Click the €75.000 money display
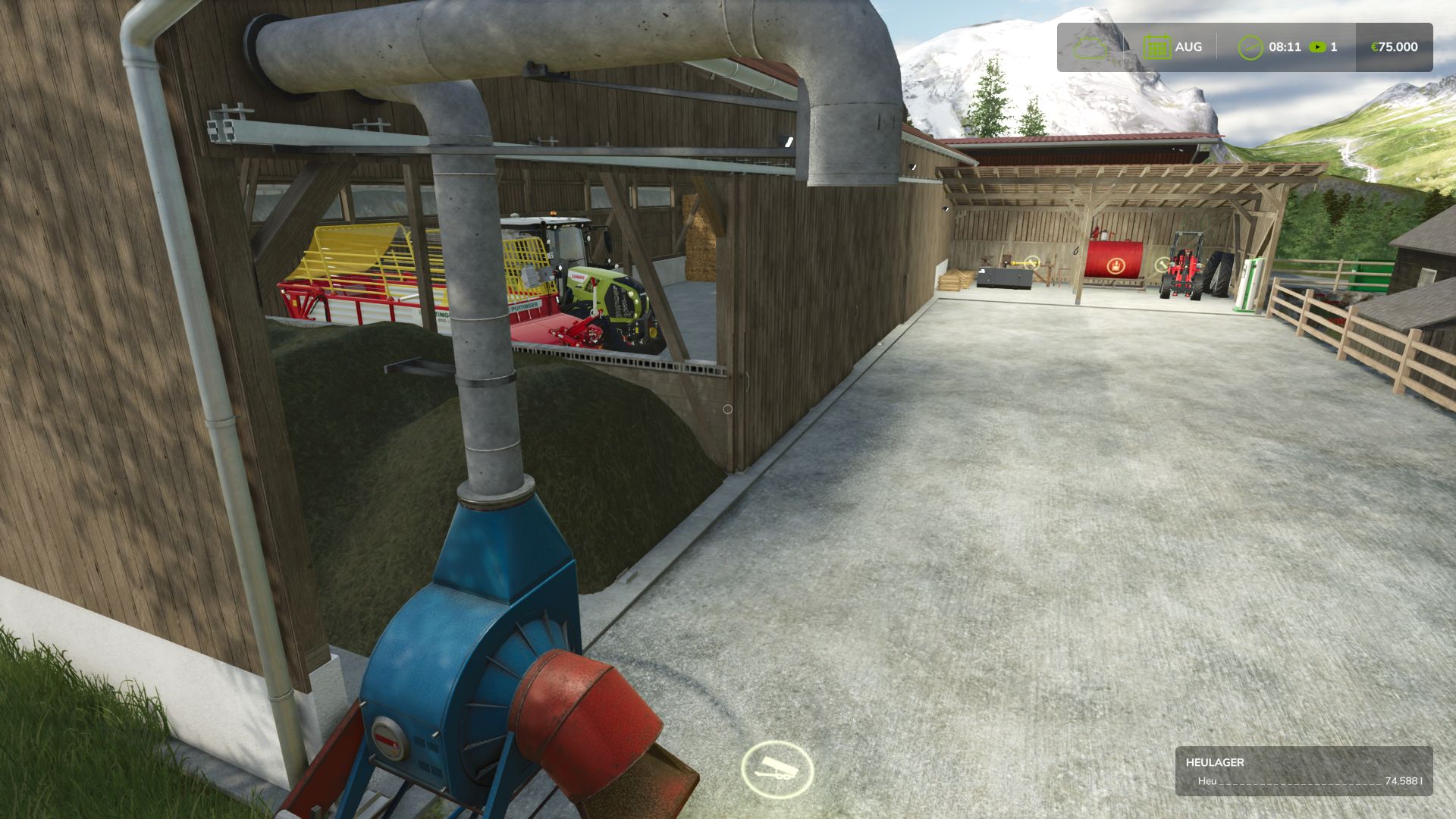Image resolution: width=1456 pixels, height=819 pixels. 1394,46
